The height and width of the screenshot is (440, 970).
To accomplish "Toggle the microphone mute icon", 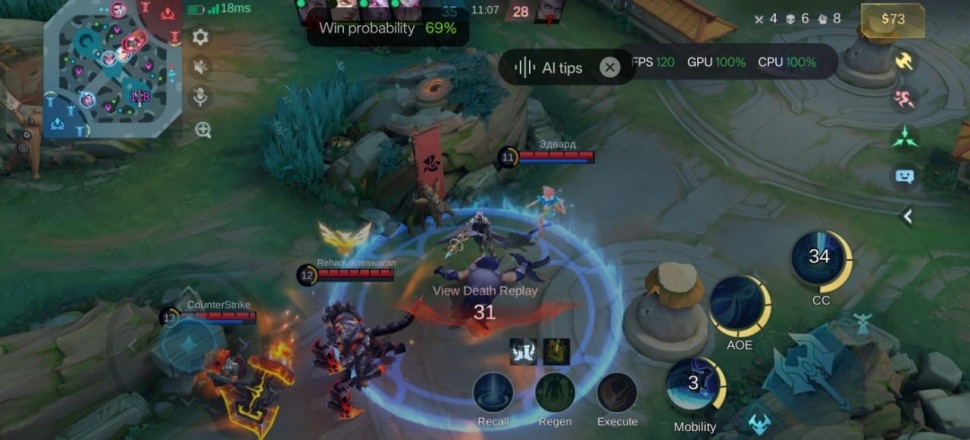I will coord(200,98).
